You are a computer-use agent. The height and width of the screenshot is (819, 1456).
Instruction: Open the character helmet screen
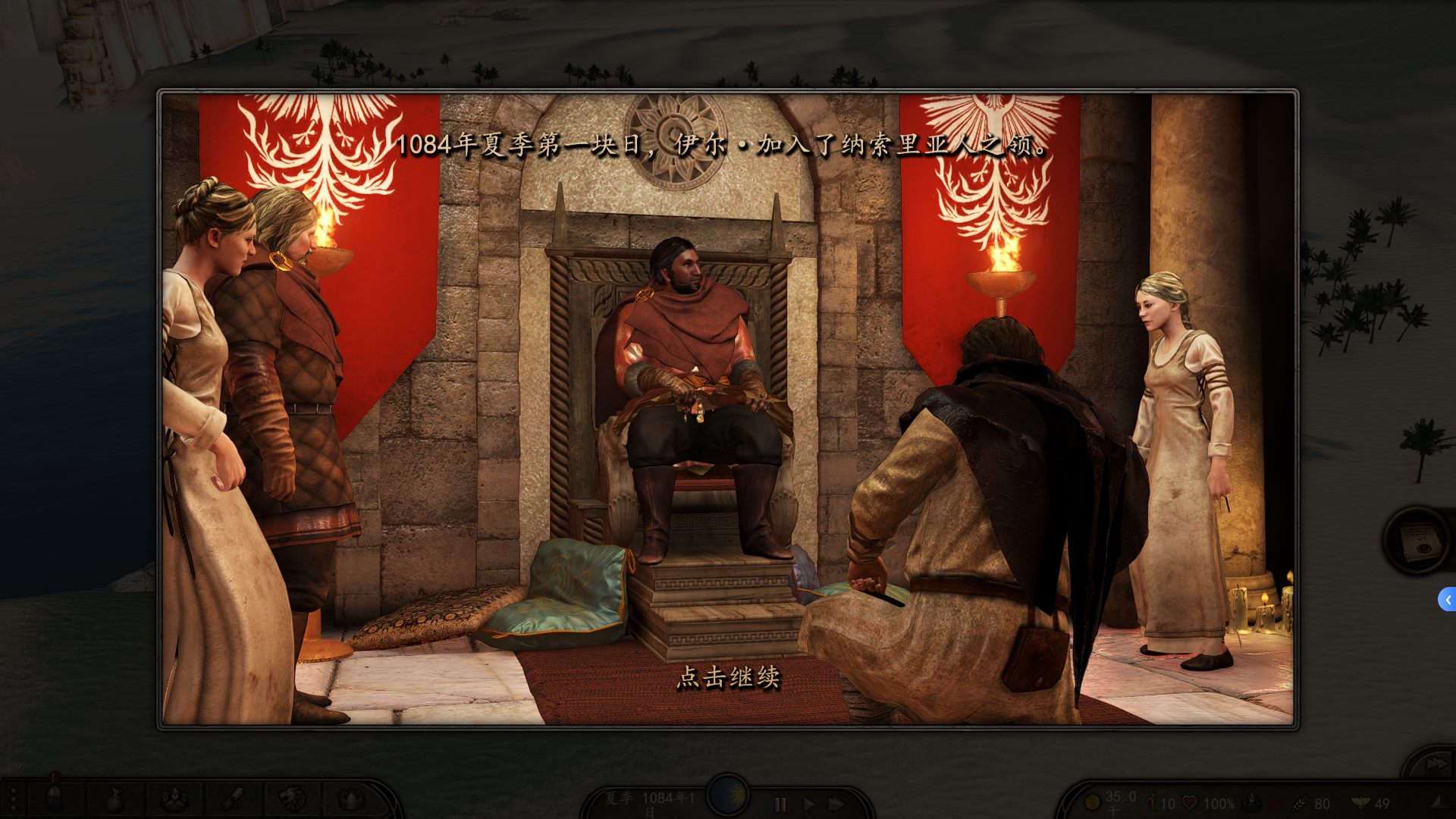click(54, 799)
